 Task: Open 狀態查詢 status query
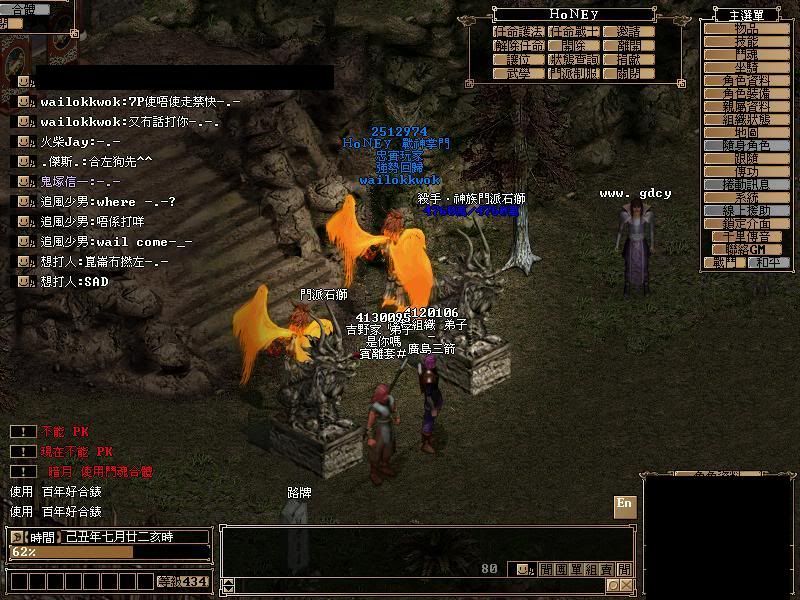[574, 60]
